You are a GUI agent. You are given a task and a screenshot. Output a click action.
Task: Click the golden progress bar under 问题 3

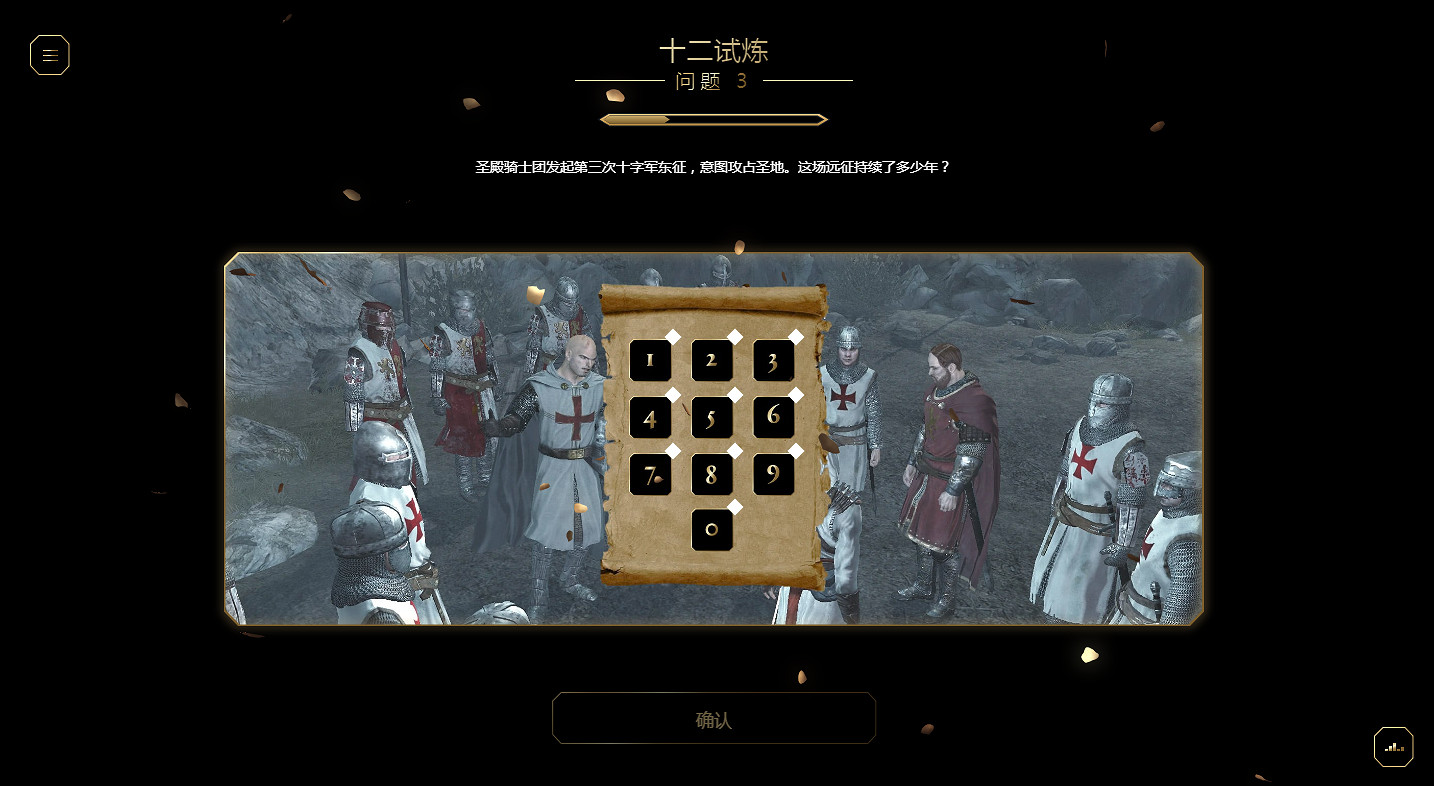pos(713,119)
